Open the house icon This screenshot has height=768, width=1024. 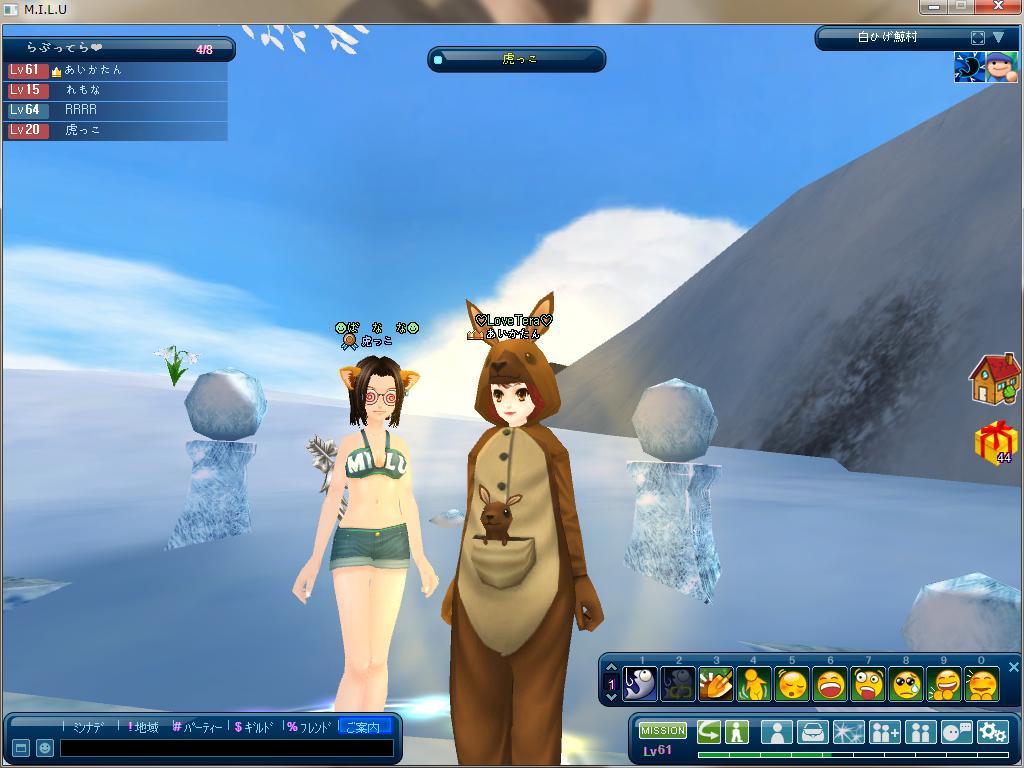tap(994, 379)
